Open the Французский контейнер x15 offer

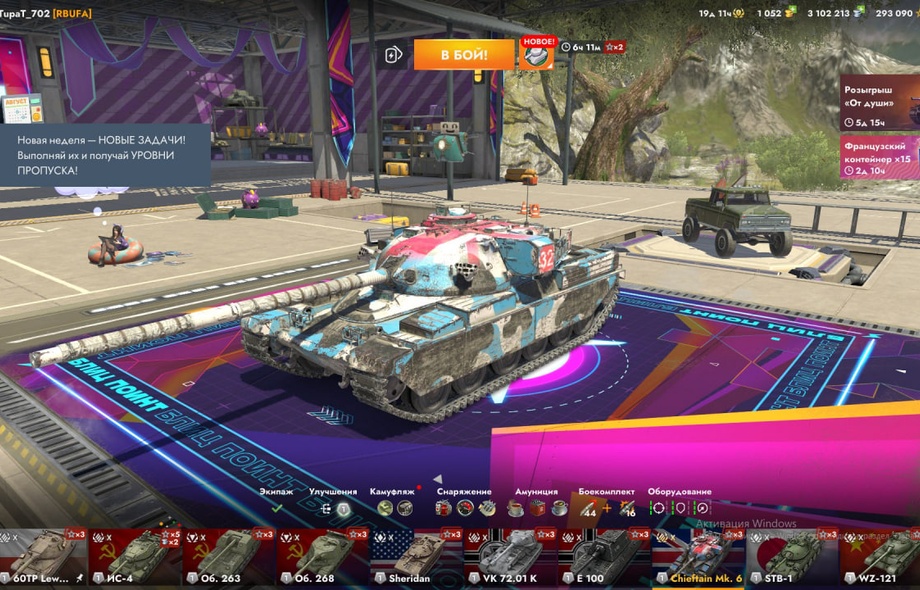tap(879, 157)
